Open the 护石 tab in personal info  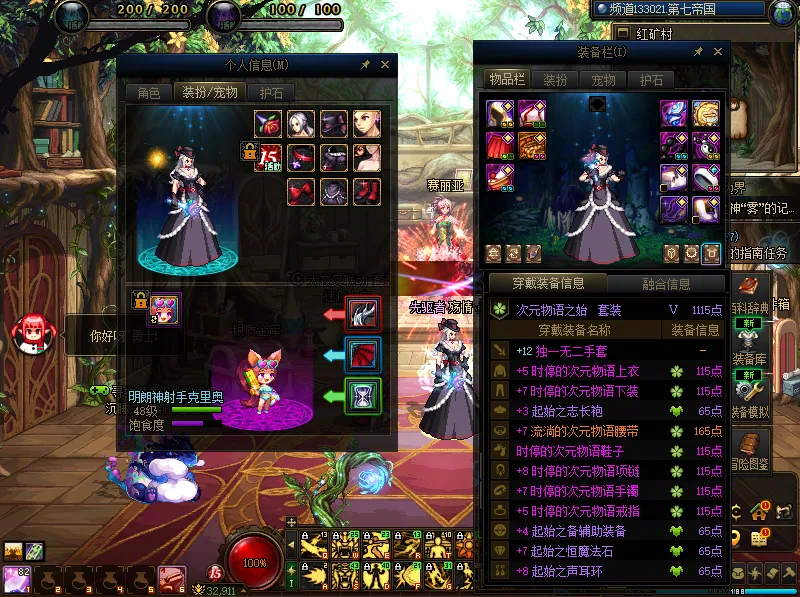(x=272, y=93)
